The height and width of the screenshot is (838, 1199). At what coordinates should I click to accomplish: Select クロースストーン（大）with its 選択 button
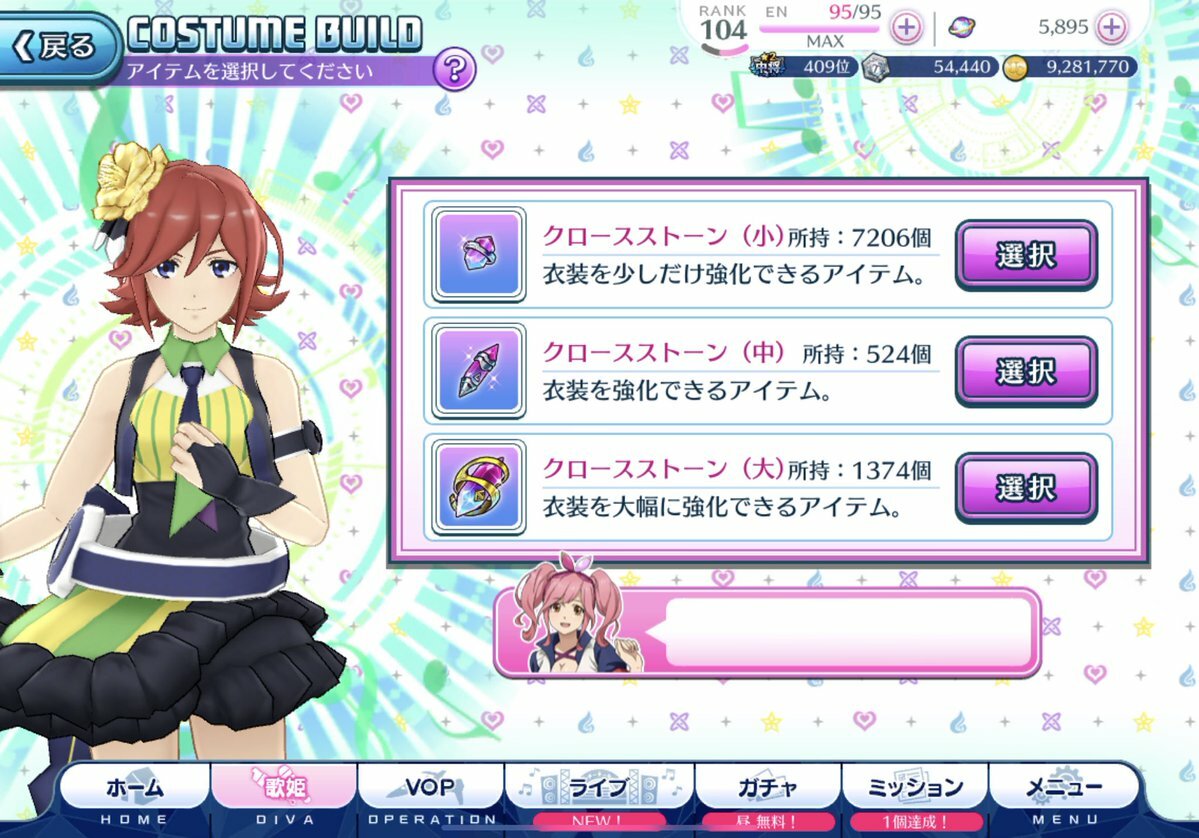click(x=1025, y=488)
